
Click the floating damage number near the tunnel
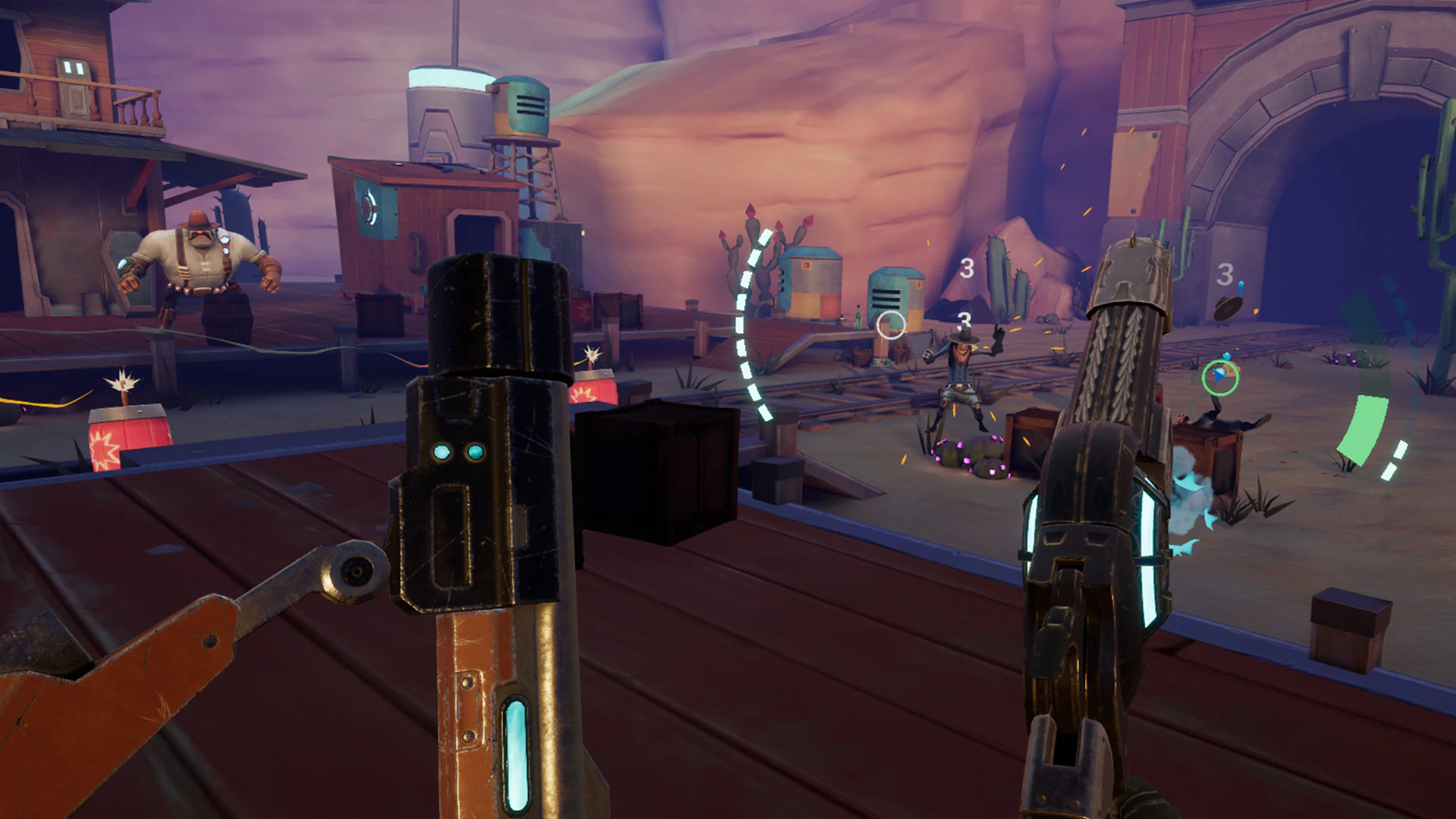1225,271
